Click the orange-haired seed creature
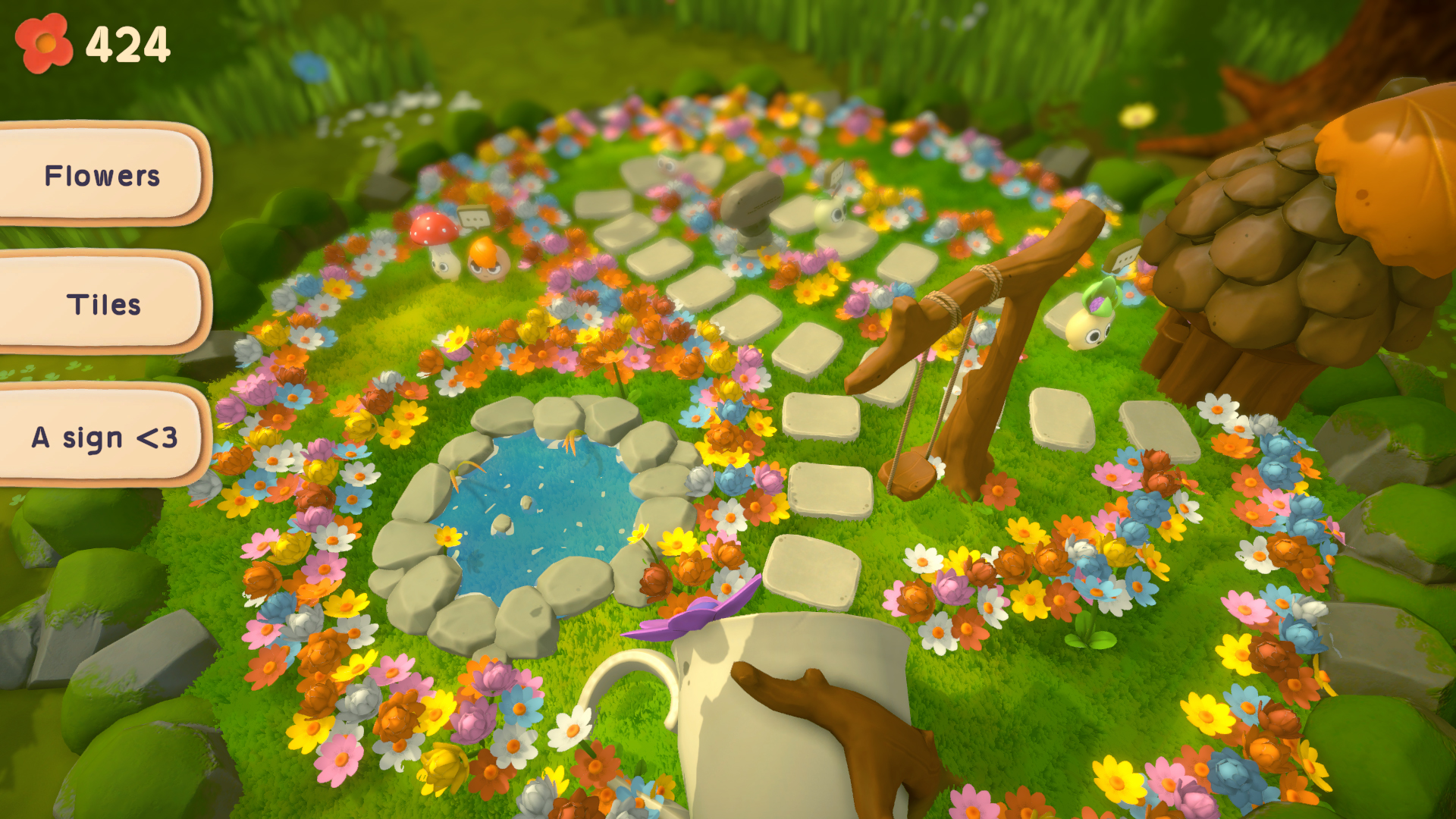 coord(488,262)
